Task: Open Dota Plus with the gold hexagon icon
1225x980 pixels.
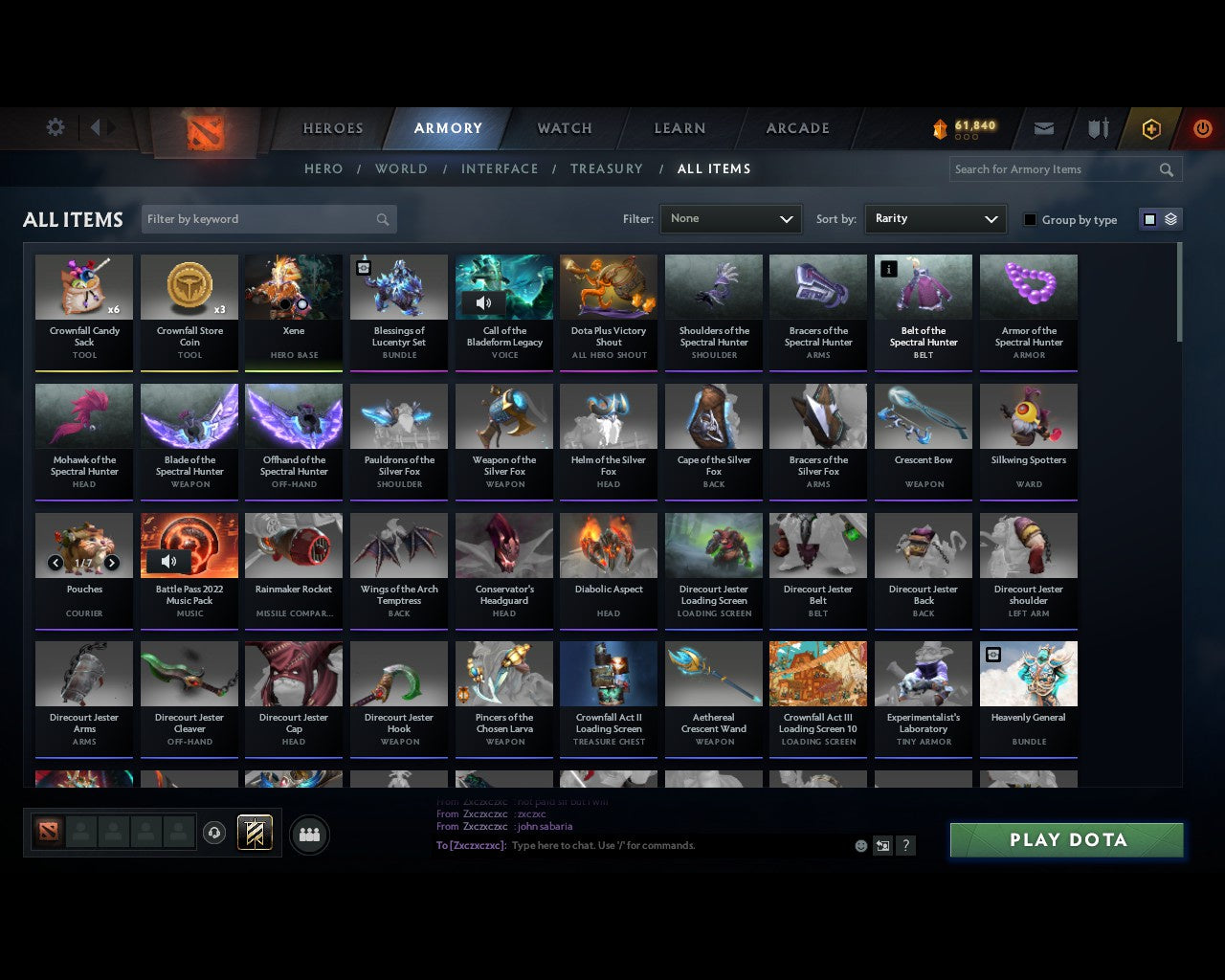Action: click(1151, 128)
